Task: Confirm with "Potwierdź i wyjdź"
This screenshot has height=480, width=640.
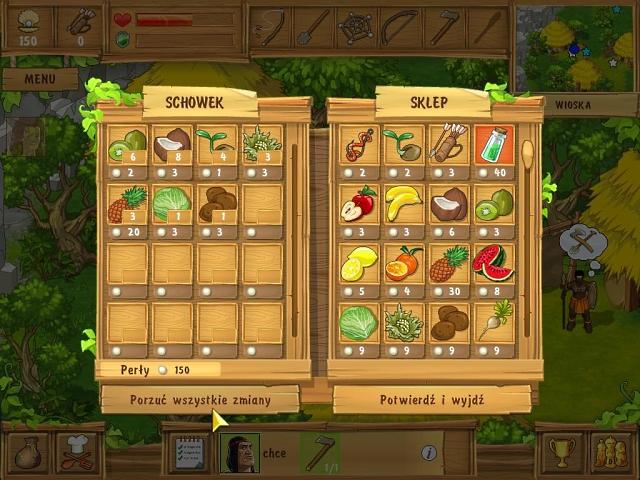Action: tap(432, 399)
